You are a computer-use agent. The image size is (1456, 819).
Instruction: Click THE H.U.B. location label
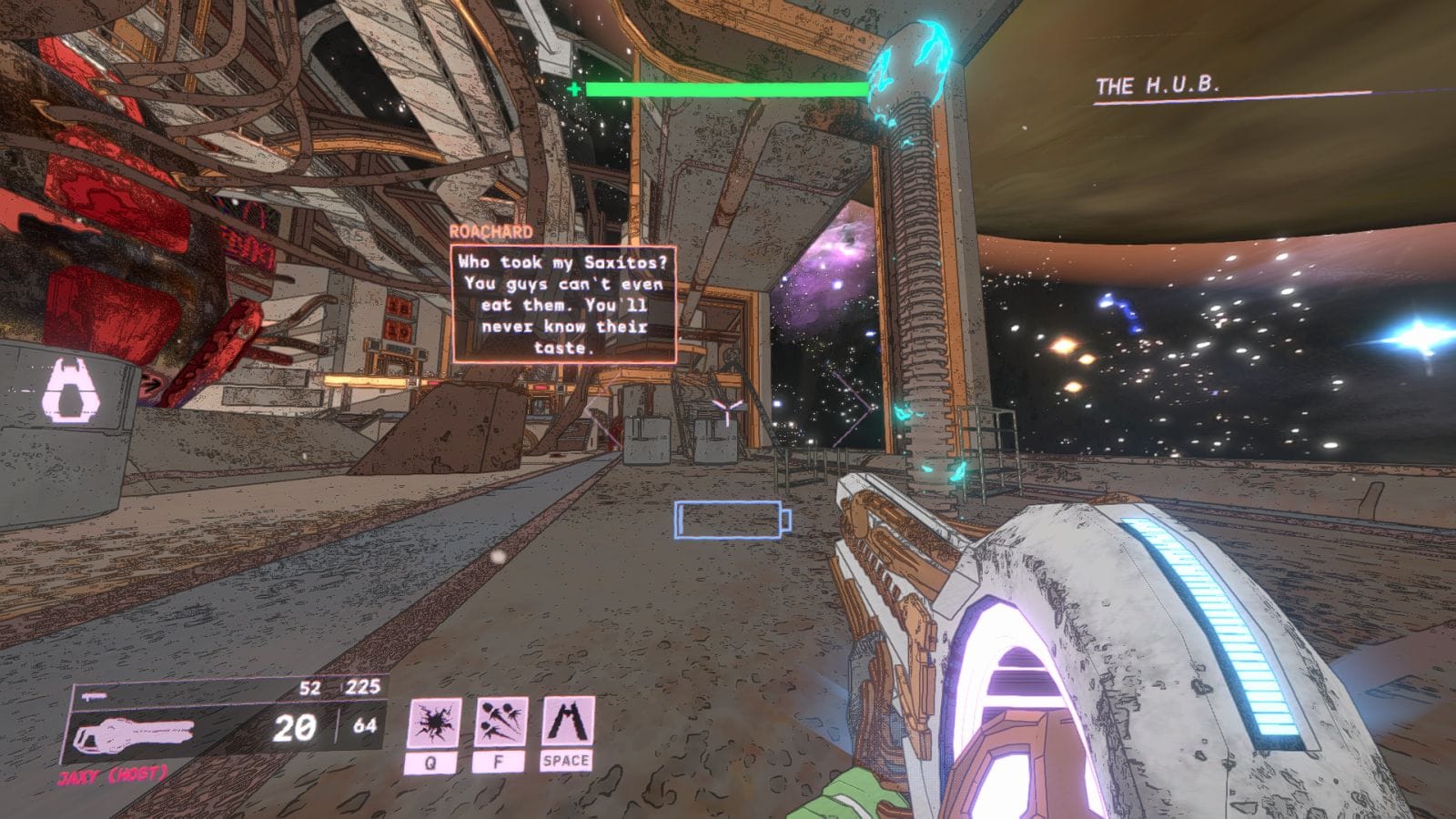point(1156,86)
